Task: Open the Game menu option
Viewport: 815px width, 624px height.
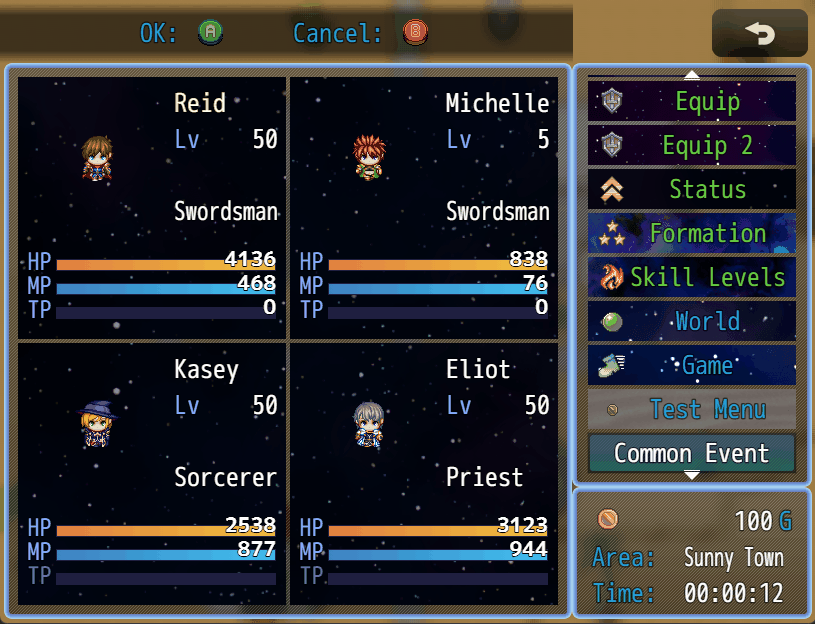Action: (692, 365)
